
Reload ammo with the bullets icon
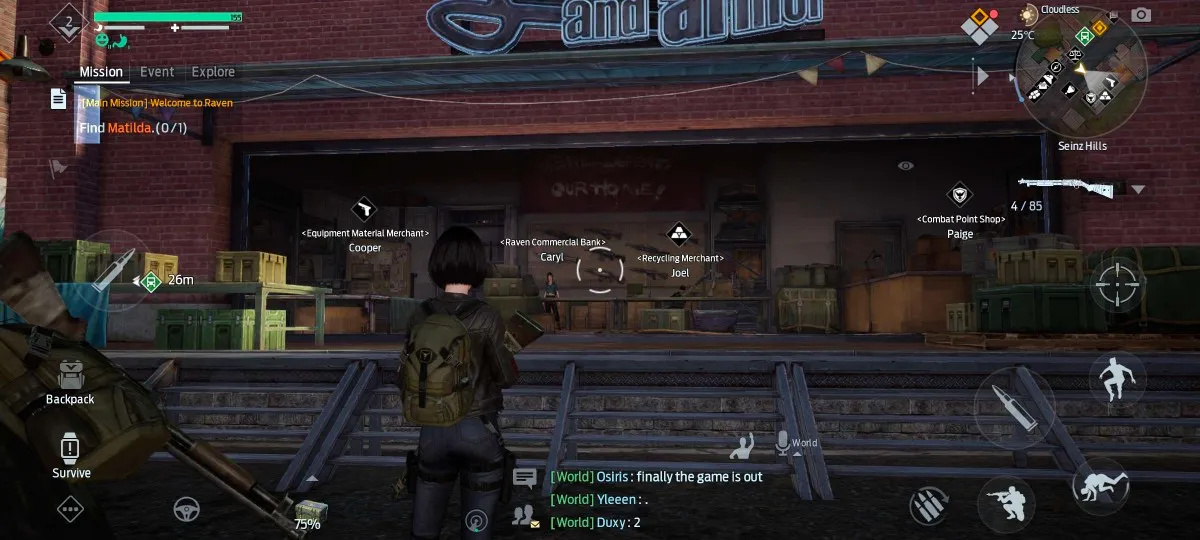930,505
